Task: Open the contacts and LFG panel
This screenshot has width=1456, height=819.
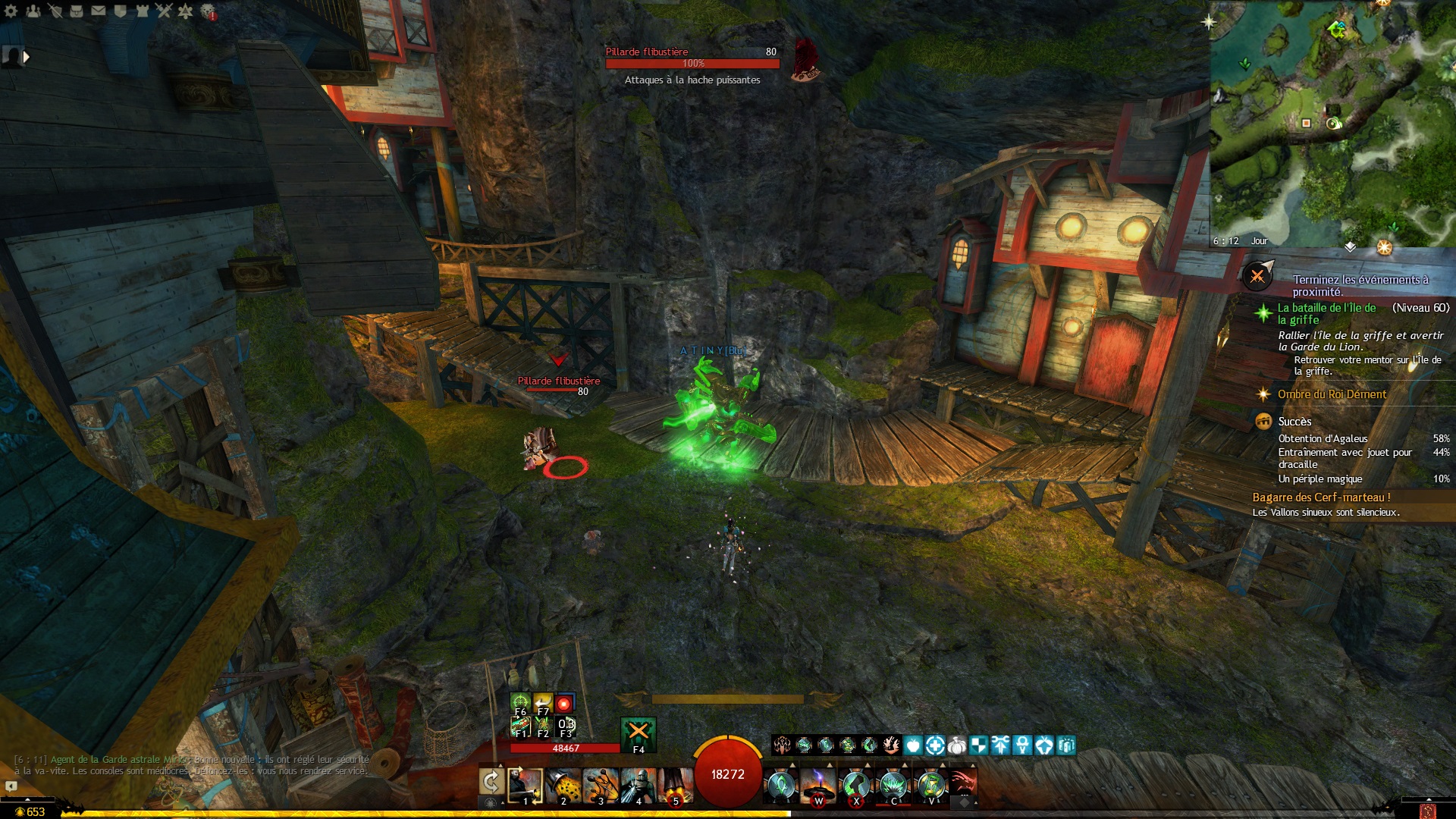Action: click(x=33, y=11)
